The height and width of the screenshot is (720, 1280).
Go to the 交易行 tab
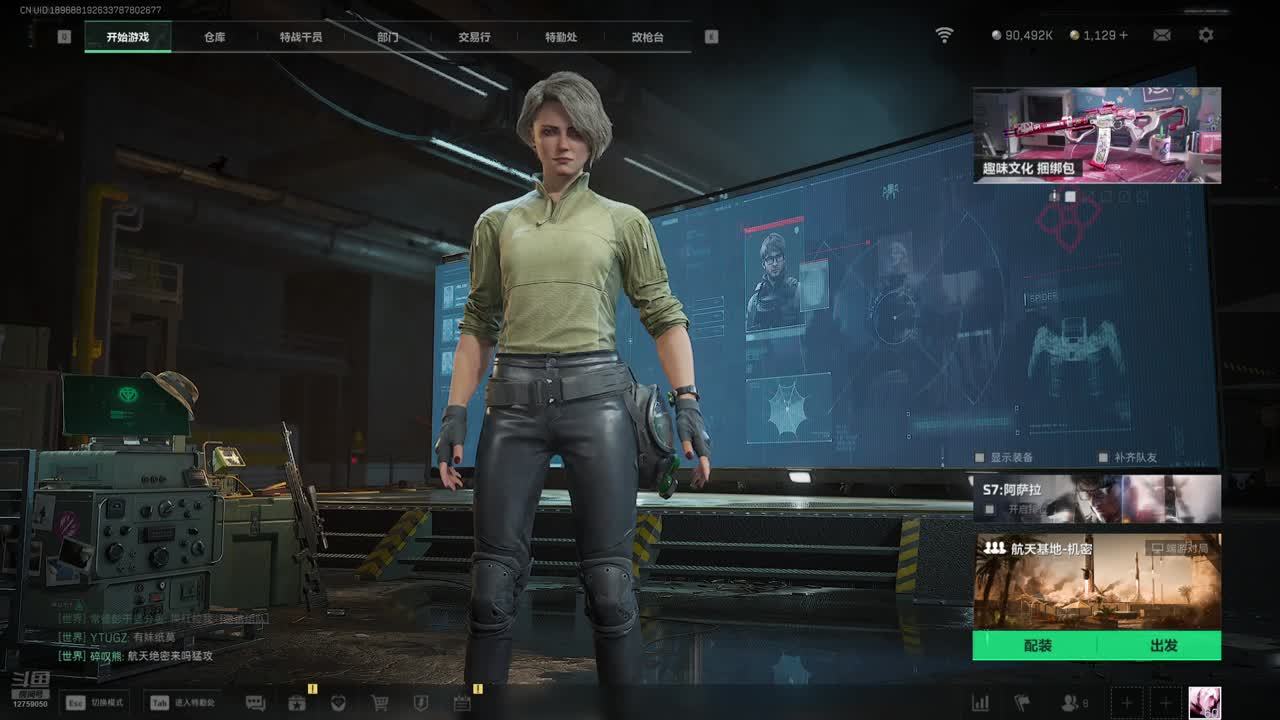tap(474, 37)
